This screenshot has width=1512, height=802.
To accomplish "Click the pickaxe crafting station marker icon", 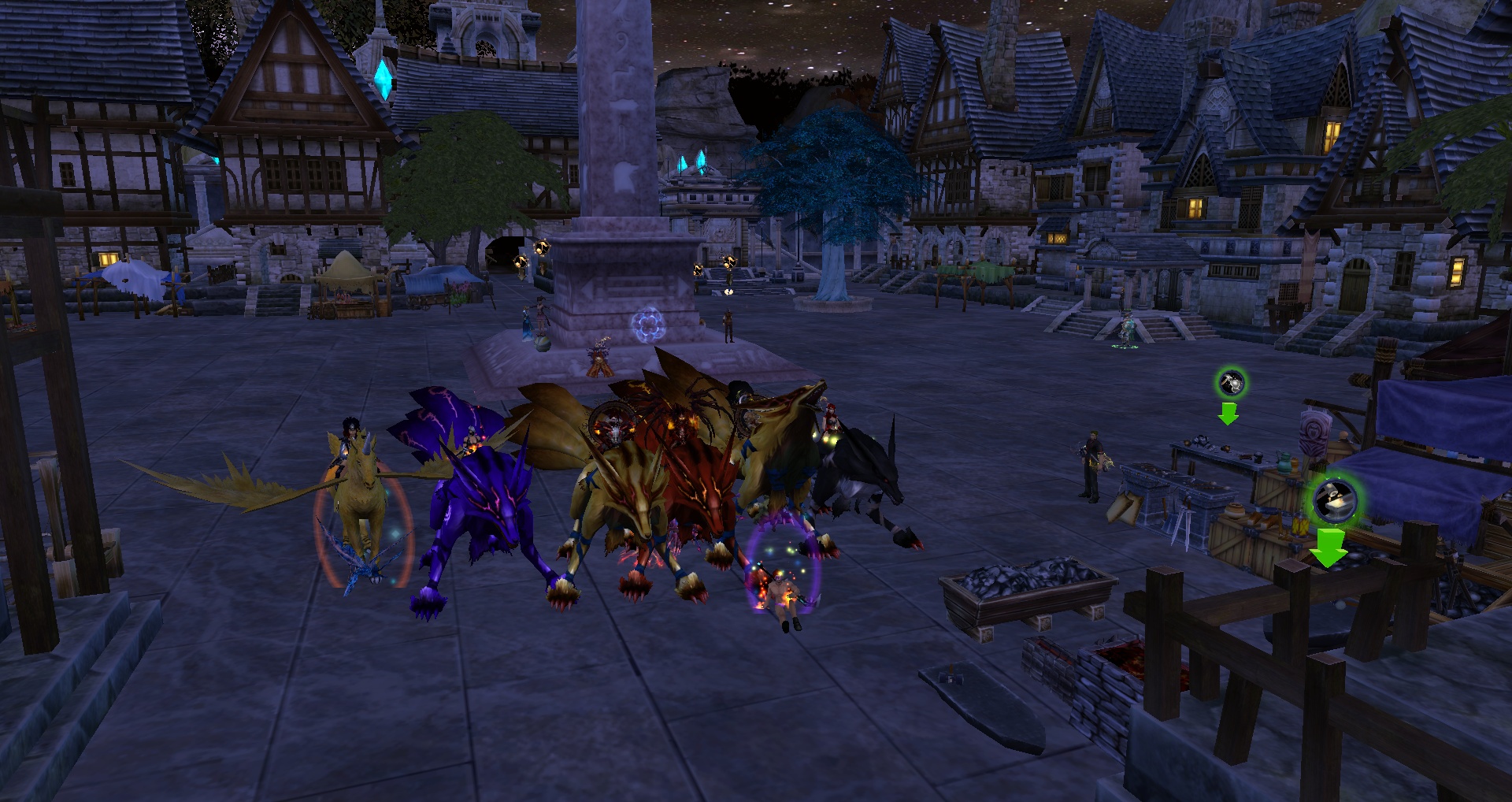I will point(1231,384).
